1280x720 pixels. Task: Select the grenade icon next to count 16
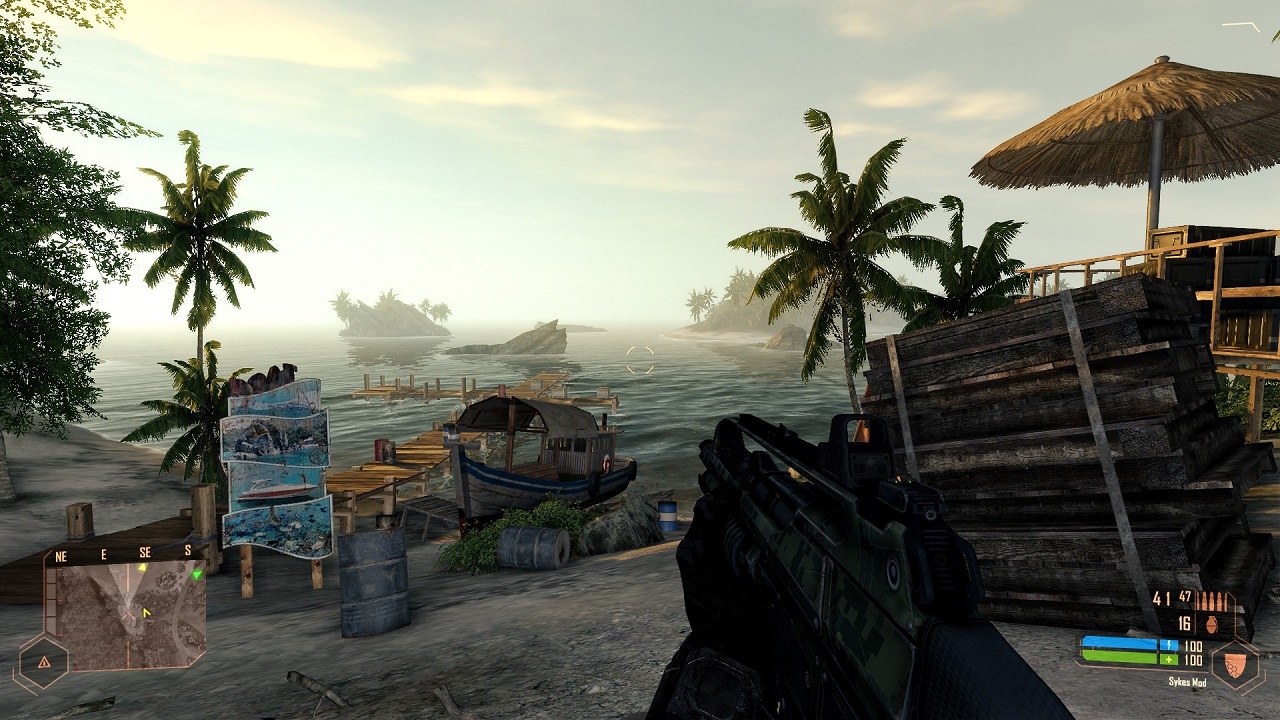pos(1212,624)
